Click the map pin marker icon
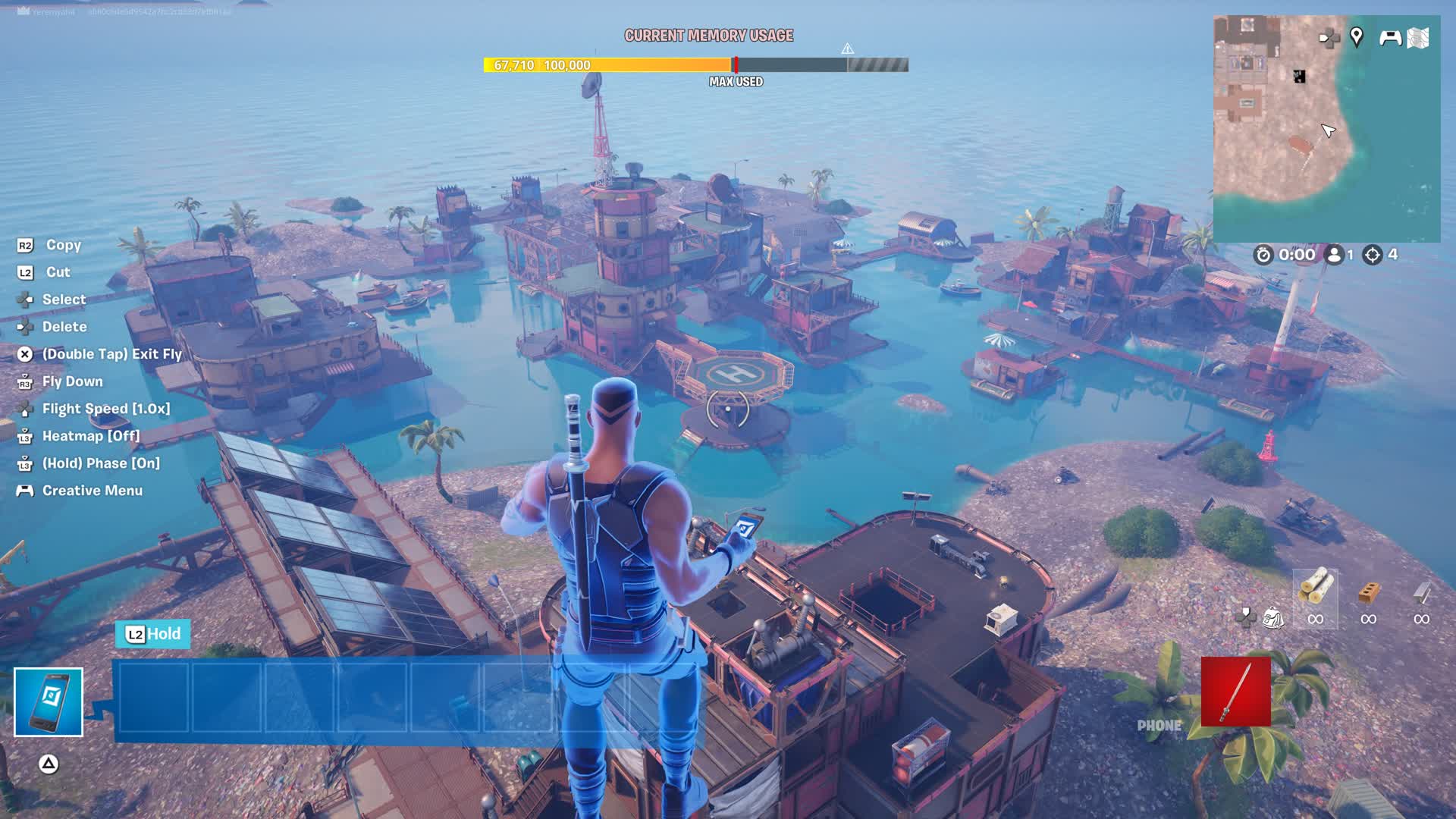The image size is (1456, 819). [x=1357, y=36]
